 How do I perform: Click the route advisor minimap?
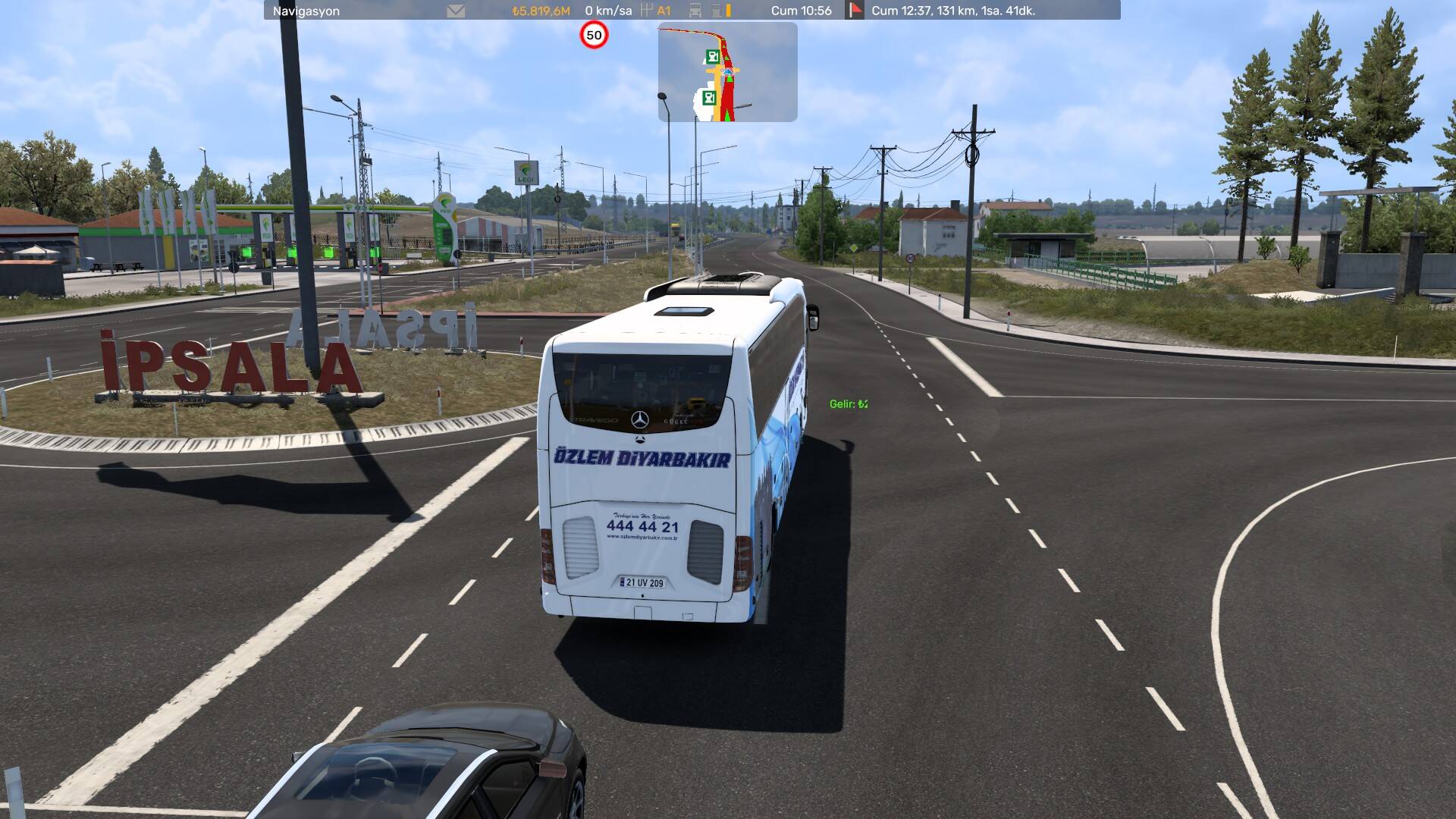click(727, 72)
